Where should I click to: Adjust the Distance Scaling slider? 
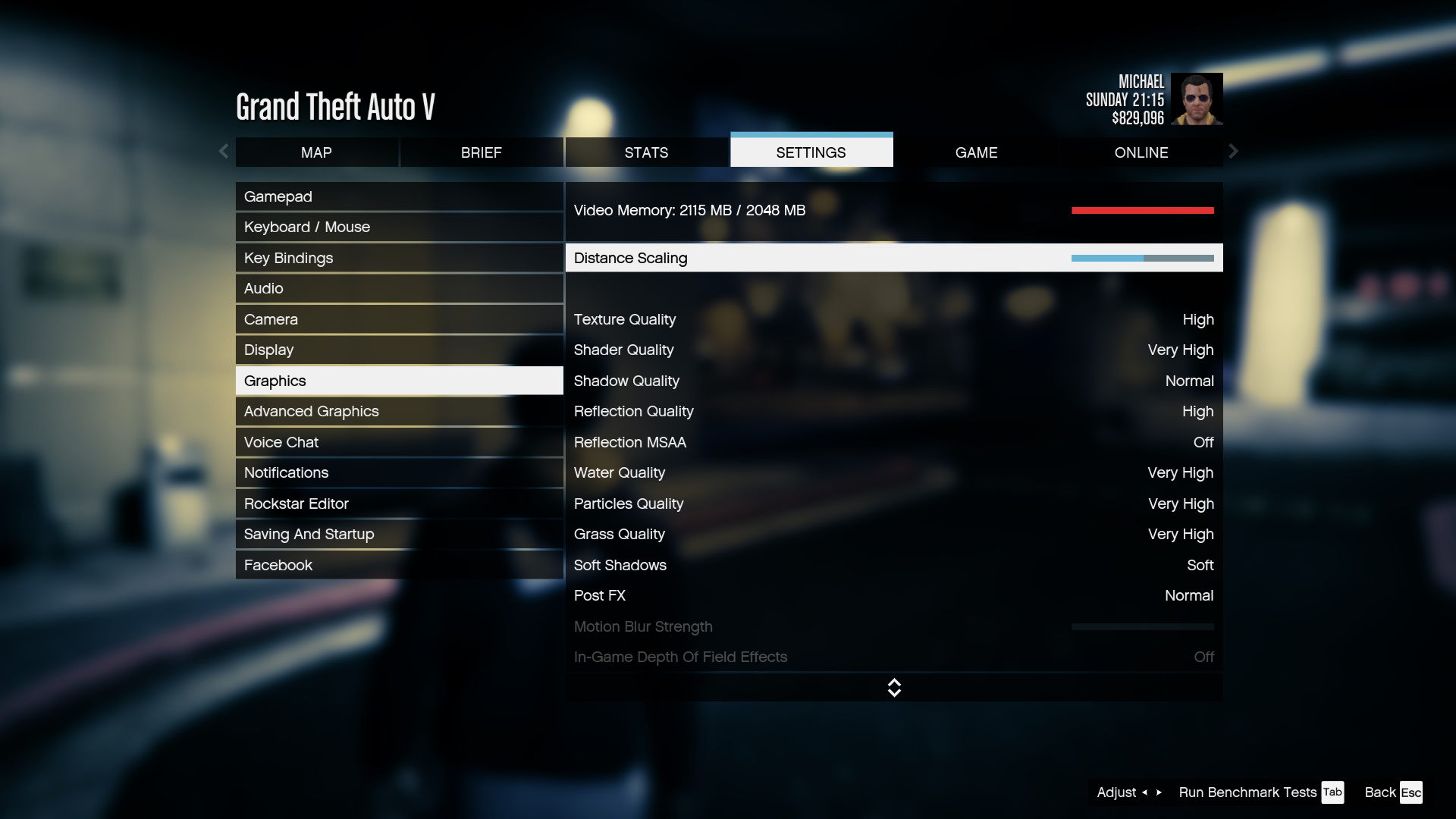pyautogui.click(x=1142, y=259)
